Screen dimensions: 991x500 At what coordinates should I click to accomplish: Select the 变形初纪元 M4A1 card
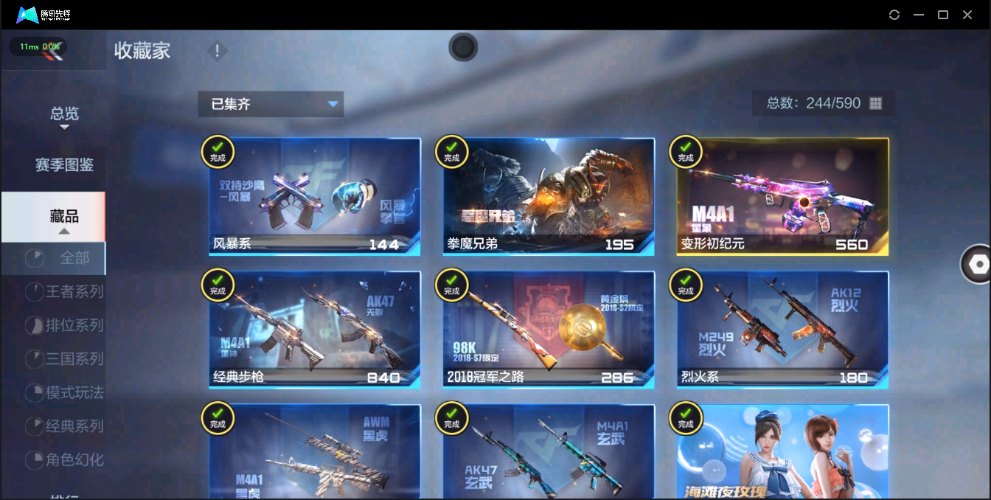pyautogui.click(x=782, y=196)
